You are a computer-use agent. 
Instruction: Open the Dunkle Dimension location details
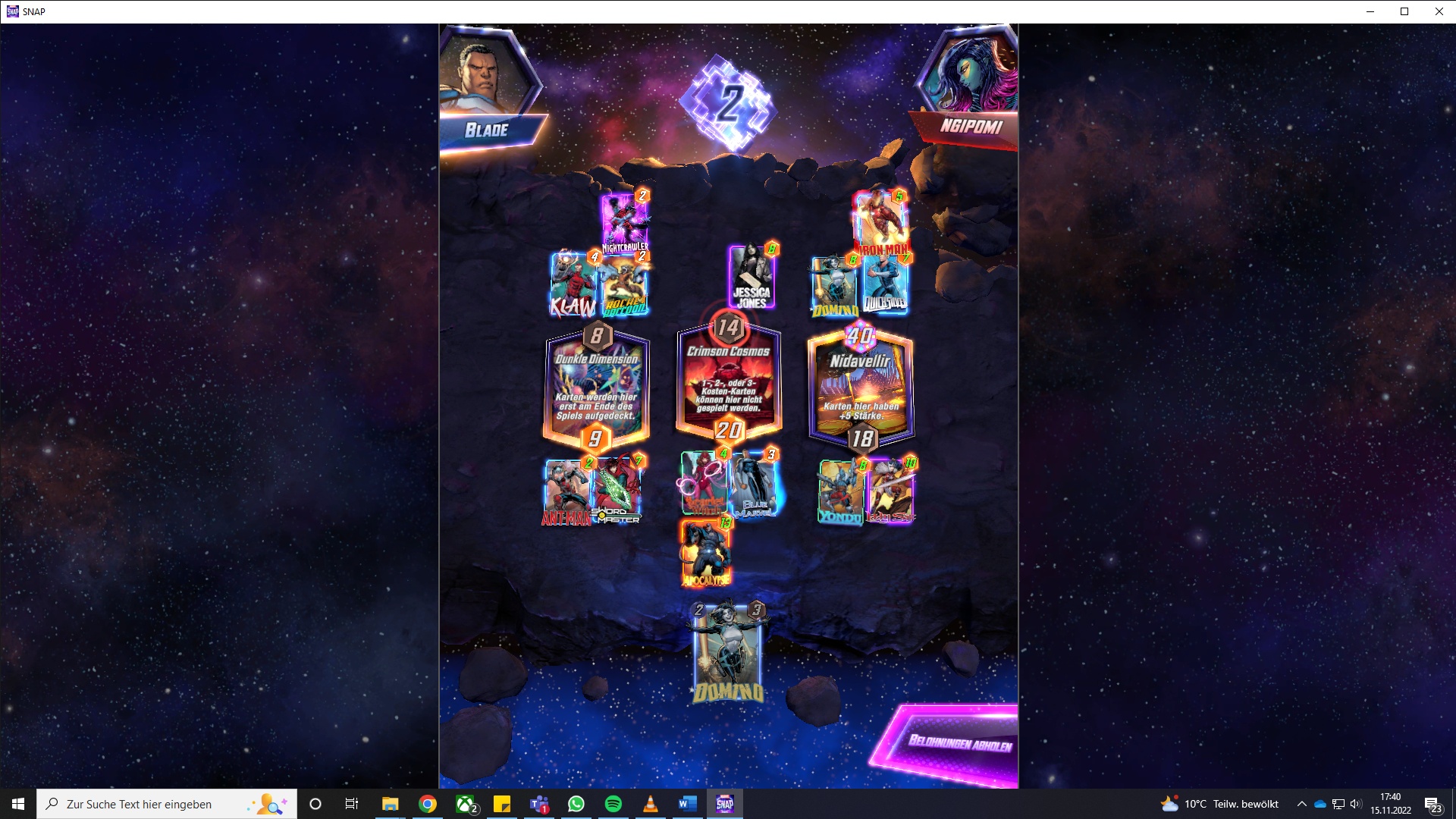tap(596, 387)
